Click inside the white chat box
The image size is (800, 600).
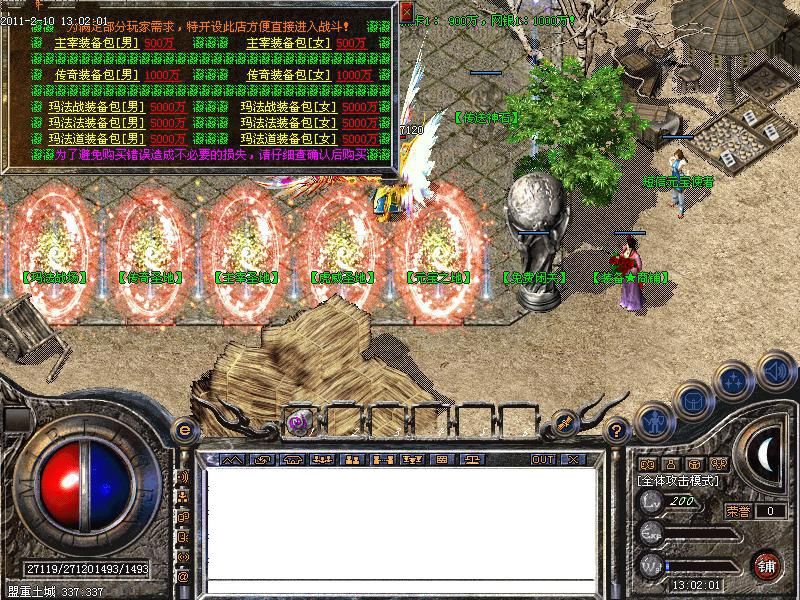point(400,522)
